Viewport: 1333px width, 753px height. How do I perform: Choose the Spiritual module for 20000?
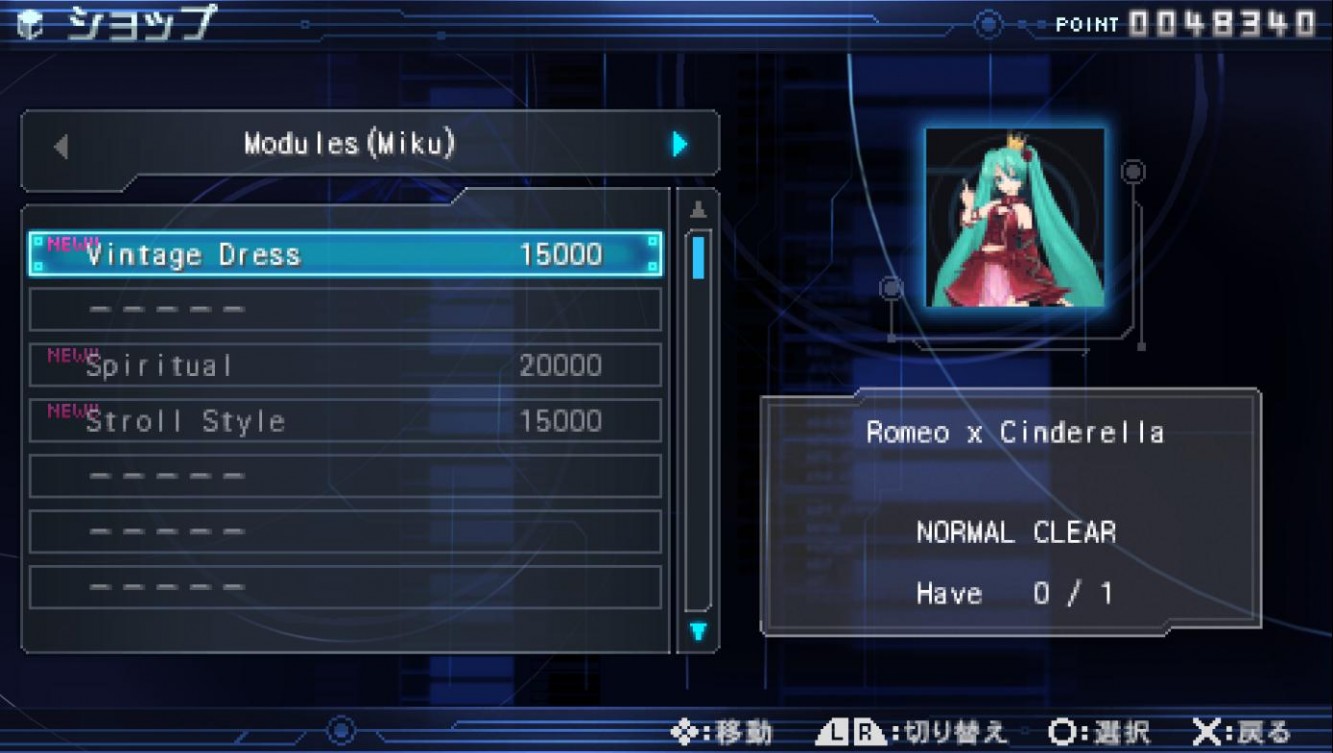click(345, 365)
